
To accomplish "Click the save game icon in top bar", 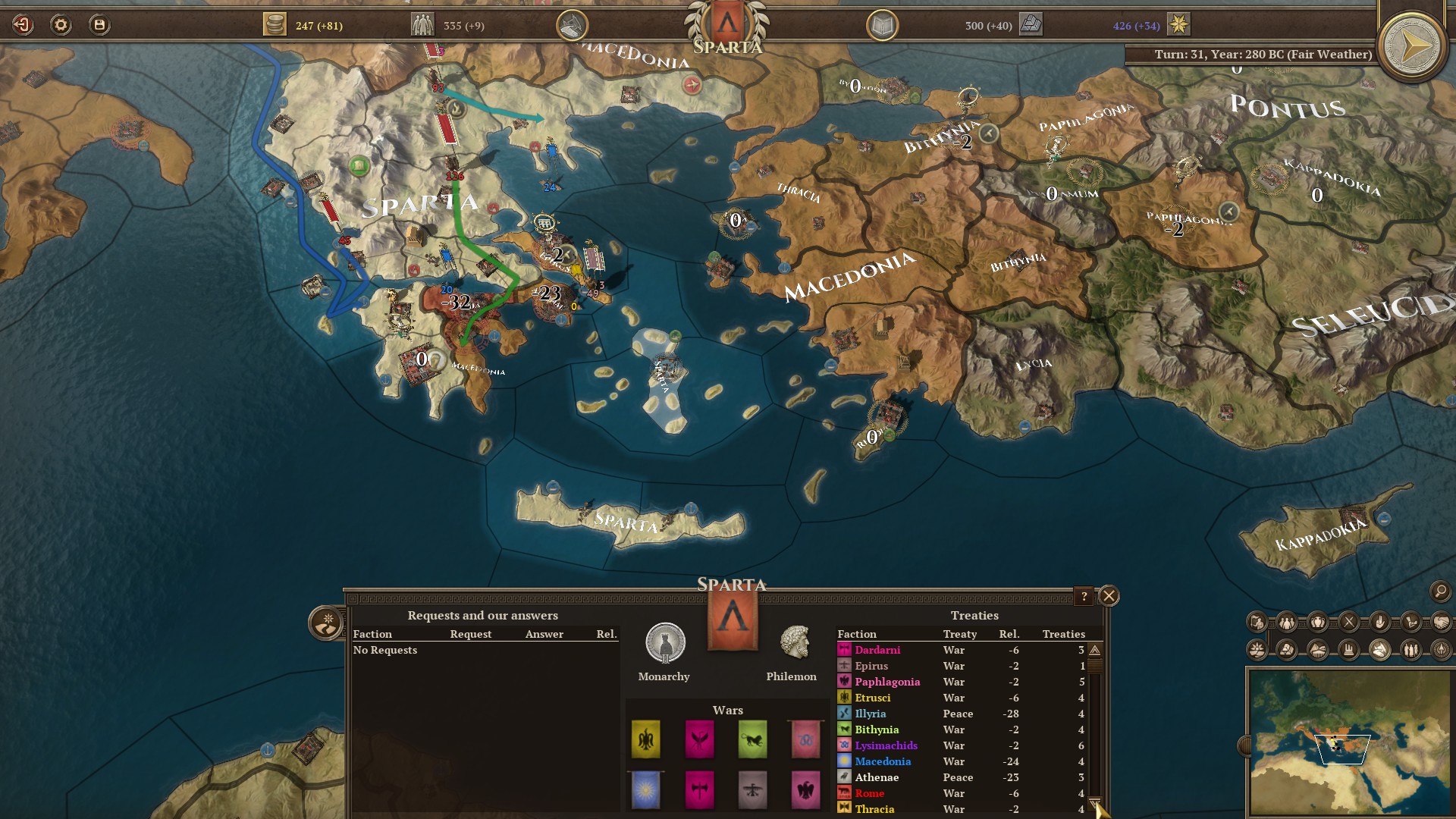I will coord(99,24).
